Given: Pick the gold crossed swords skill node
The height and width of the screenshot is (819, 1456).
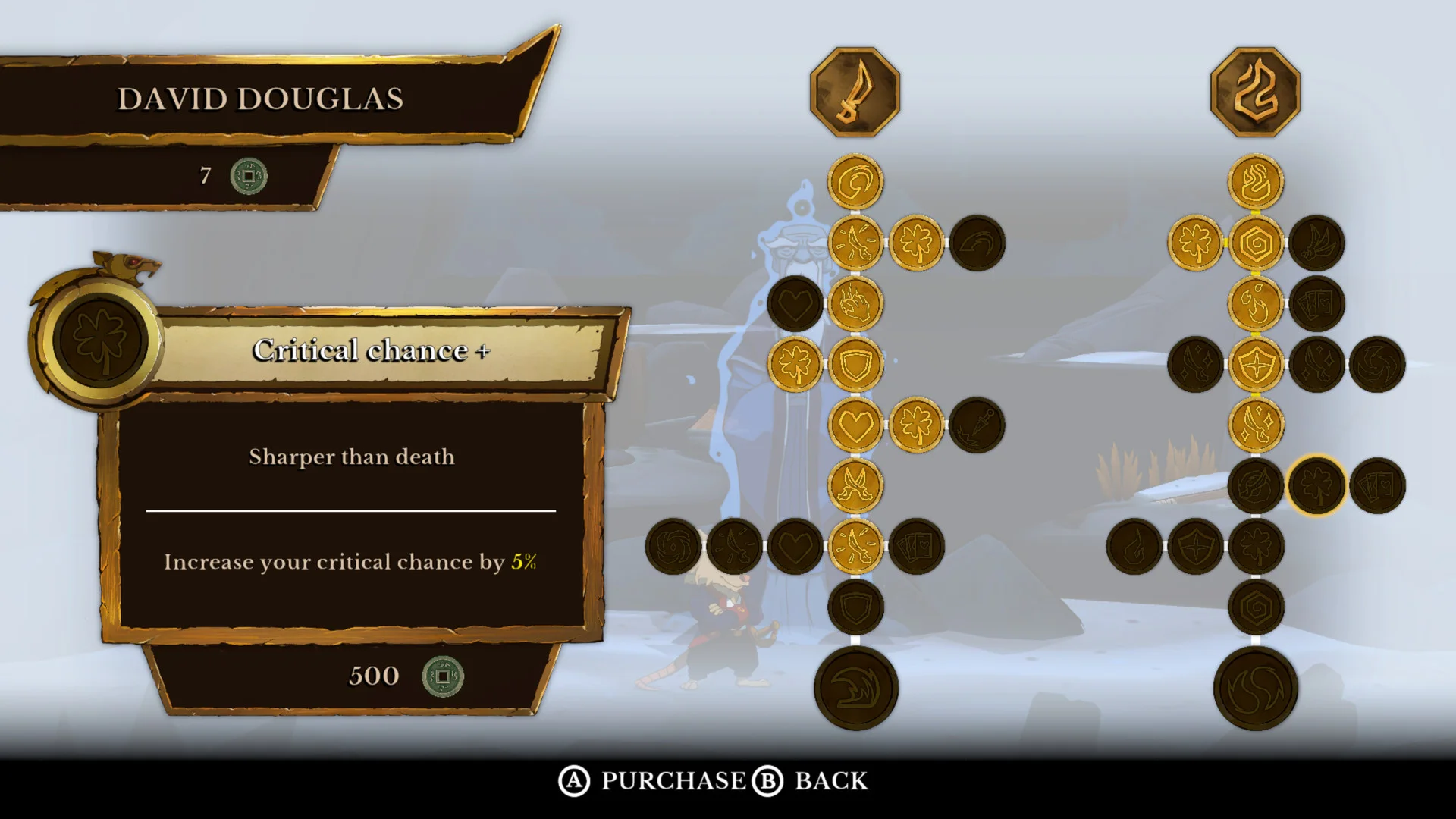Looking at the screenshot, I should (x=855, y=485).
